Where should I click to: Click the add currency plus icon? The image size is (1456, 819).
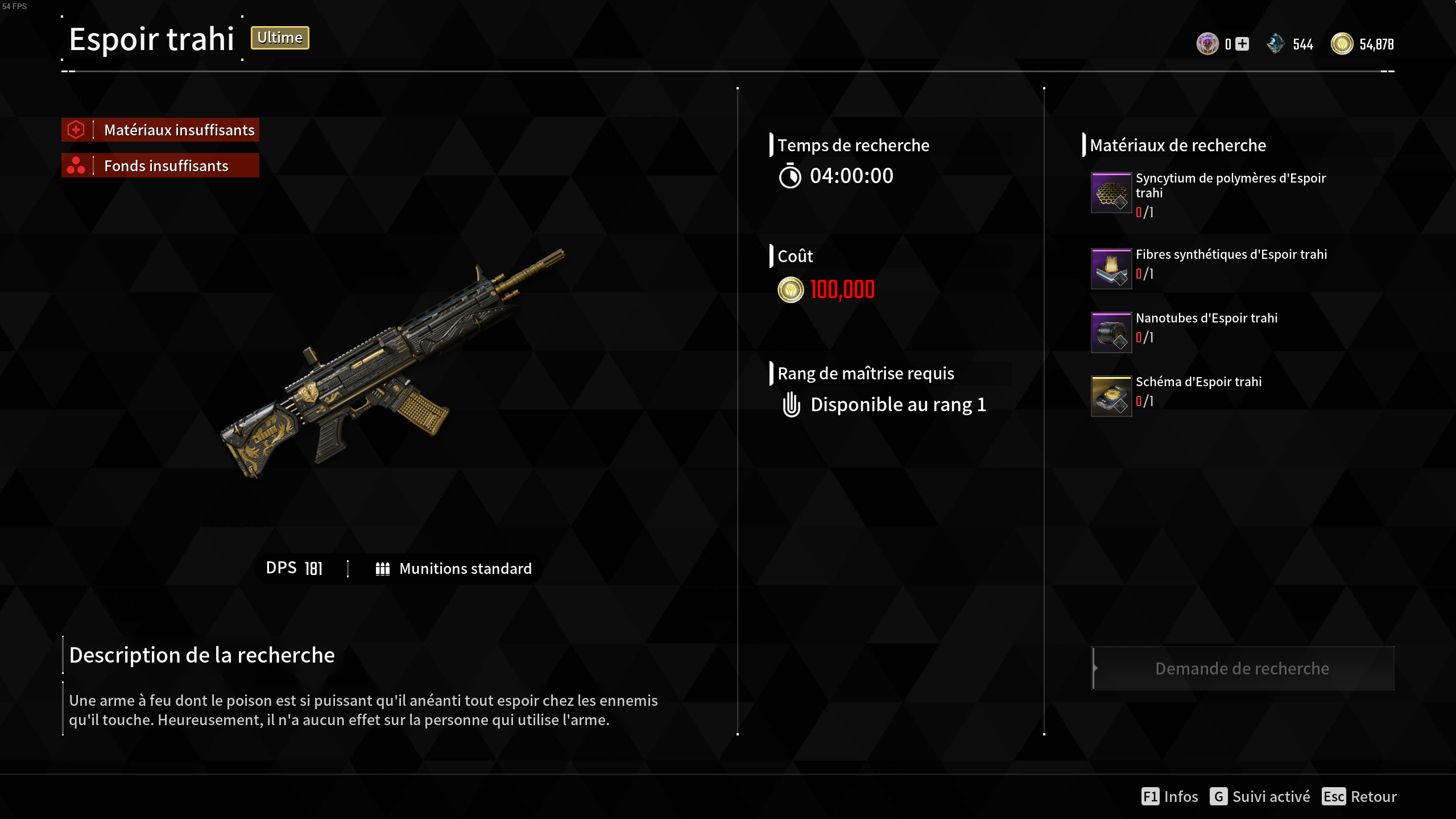point(1242,43)
